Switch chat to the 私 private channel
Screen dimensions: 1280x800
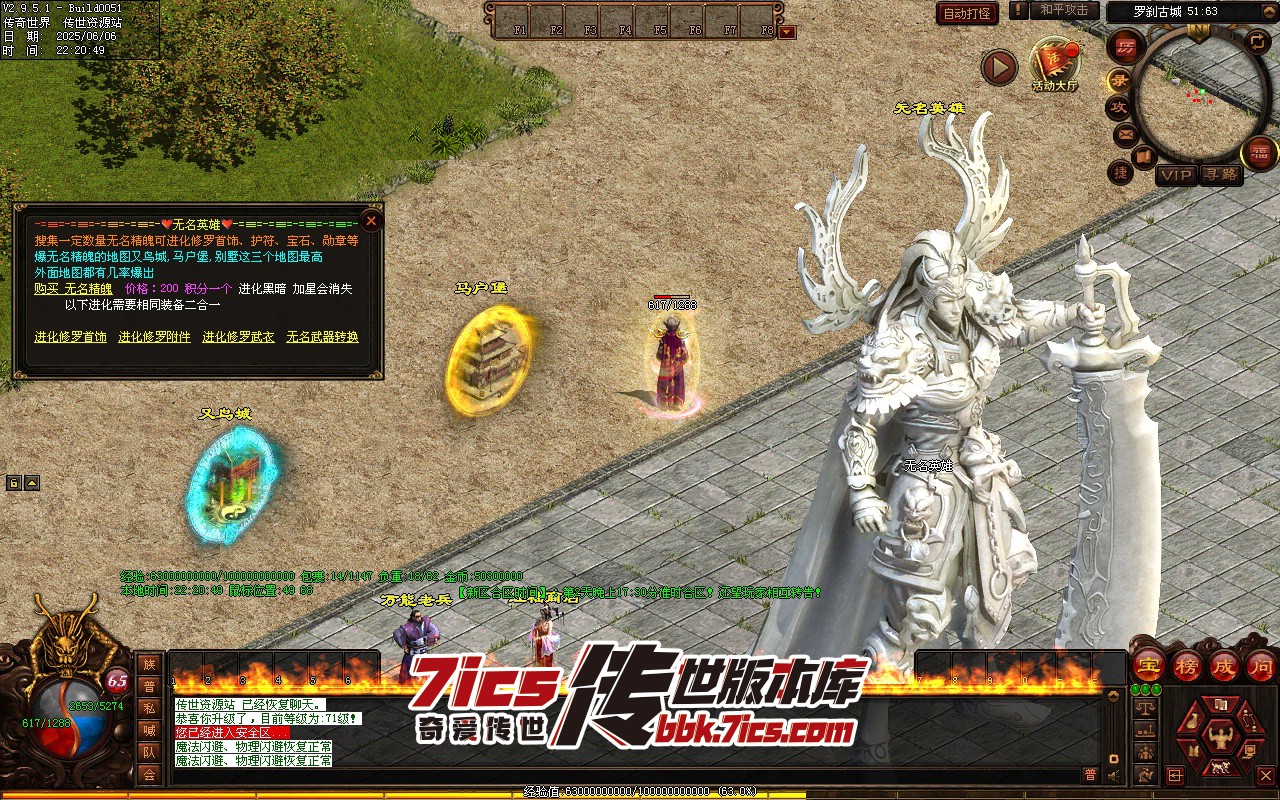[x=149, y=708]
